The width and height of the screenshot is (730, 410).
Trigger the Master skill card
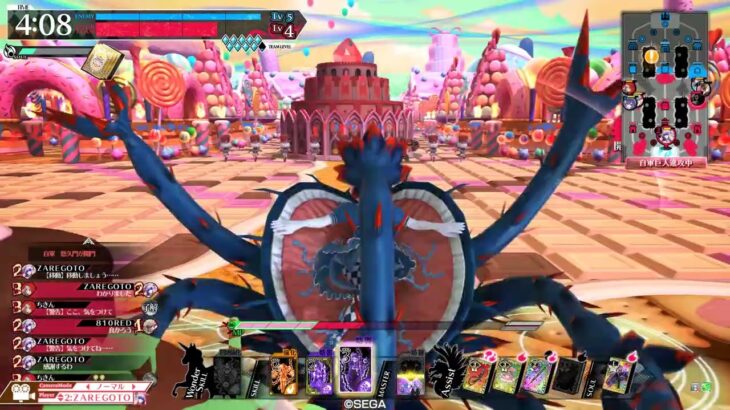[x=411, y=377]
